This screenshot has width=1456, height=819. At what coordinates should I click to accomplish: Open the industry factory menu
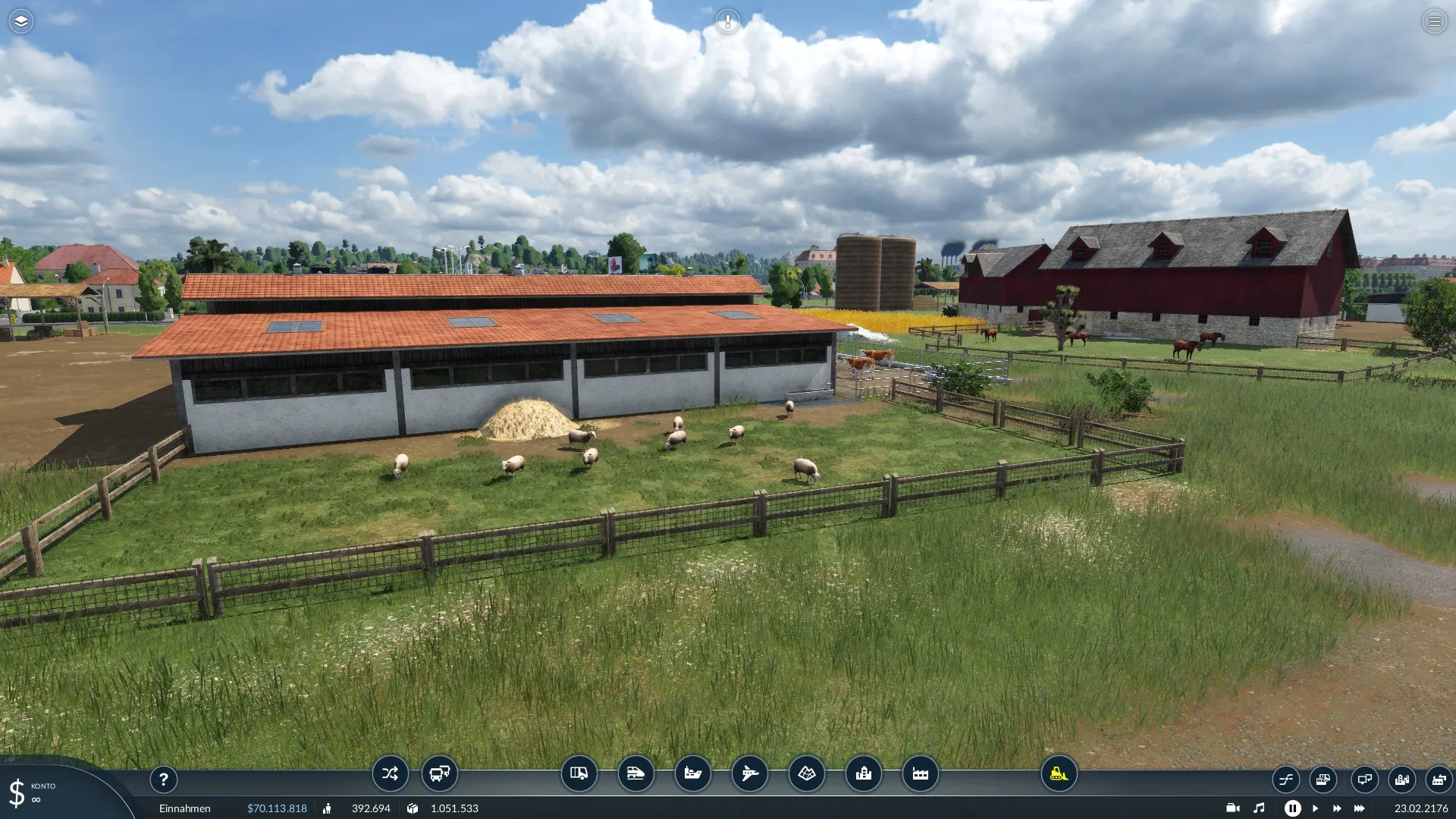(x=920, y=773)
